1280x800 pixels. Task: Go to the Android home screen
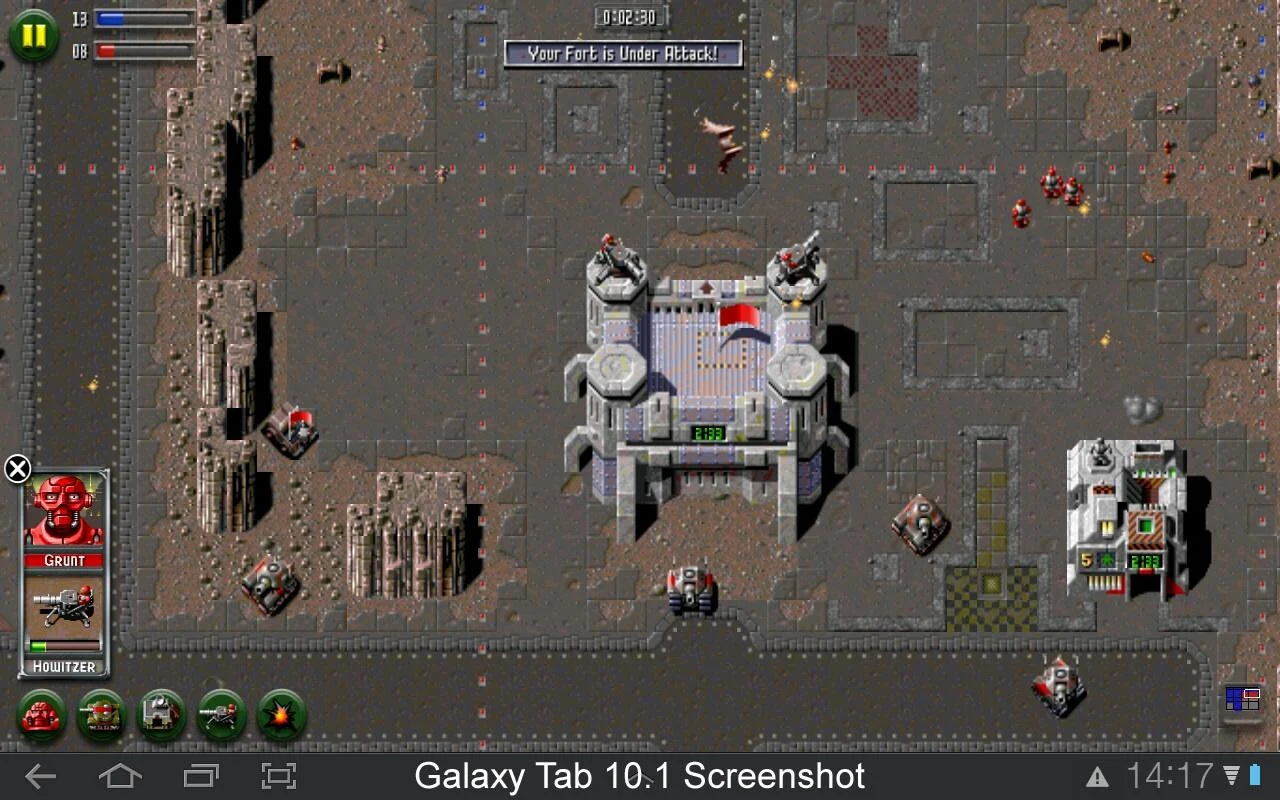coord(119,776)
